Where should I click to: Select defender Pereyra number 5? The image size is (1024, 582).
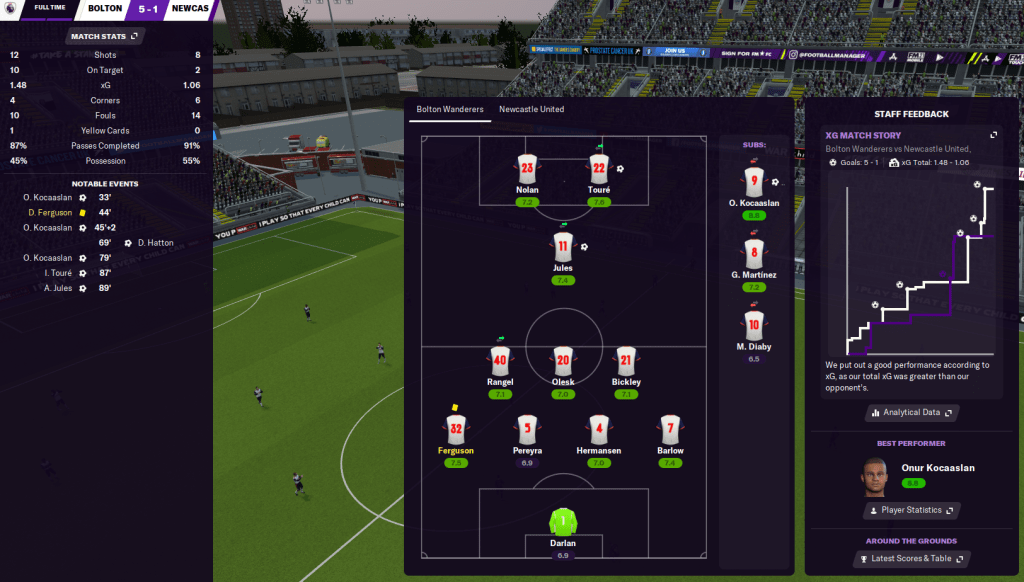tap(528, 429)
